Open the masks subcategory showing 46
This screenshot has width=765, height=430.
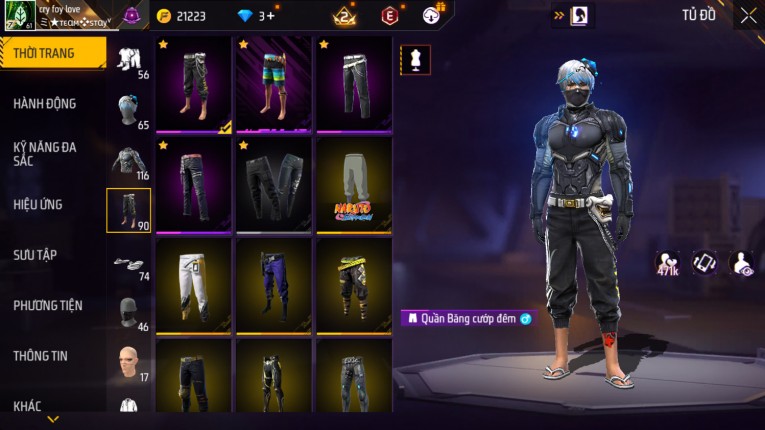129,311
